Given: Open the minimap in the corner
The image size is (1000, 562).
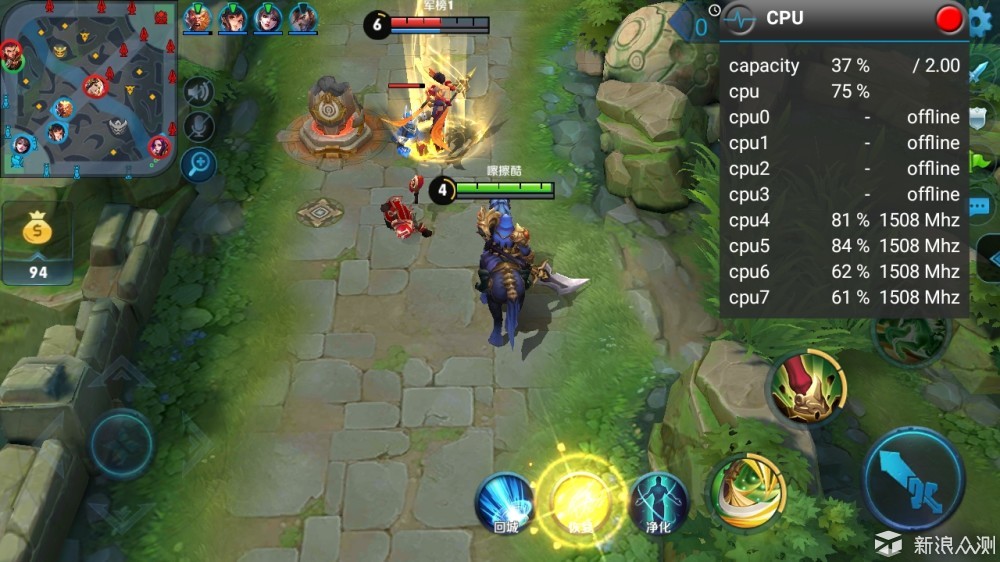Looking at the screenshot, I should (88, 88).
